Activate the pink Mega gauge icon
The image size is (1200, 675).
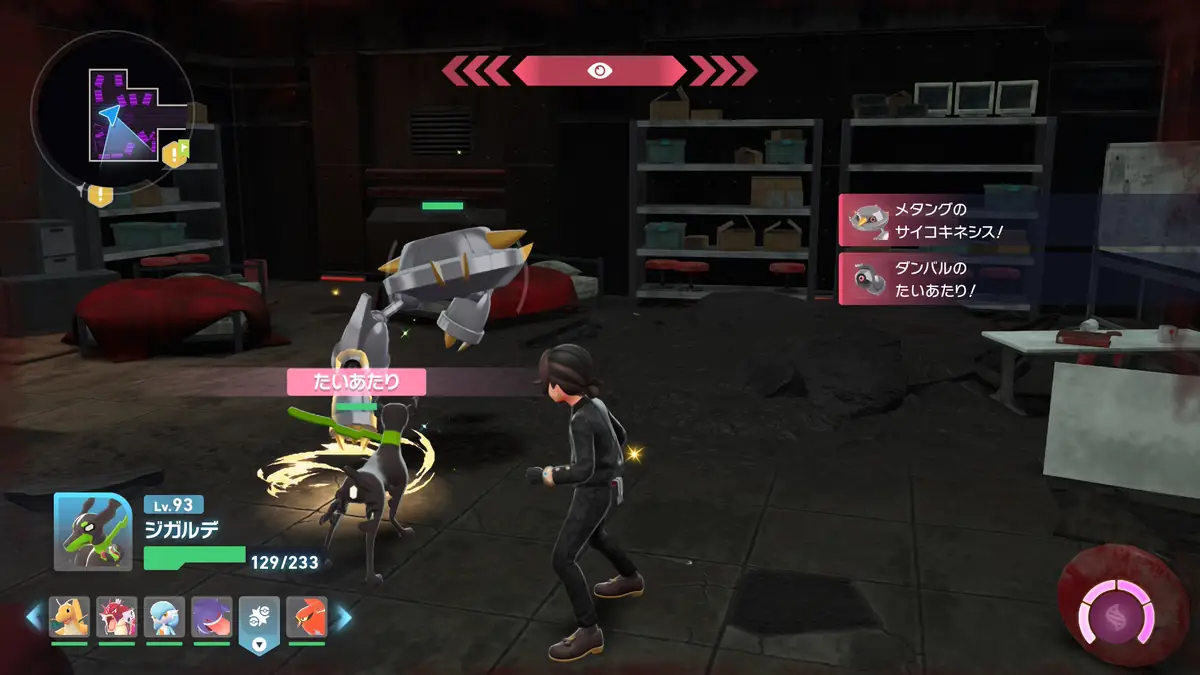(x=1114, y=610)
